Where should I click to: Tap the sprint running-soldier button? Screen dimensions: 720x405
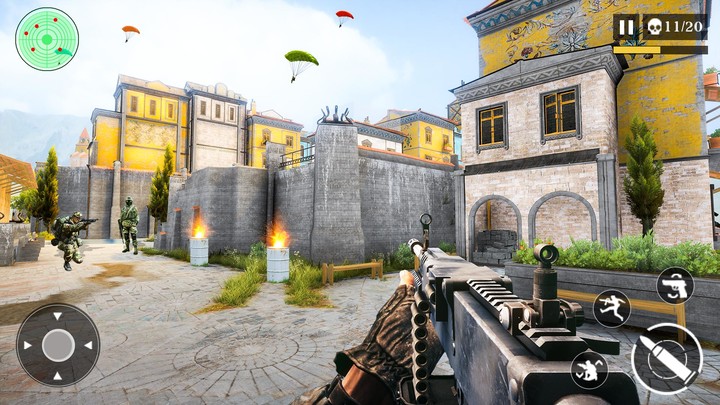pos(611,308)
